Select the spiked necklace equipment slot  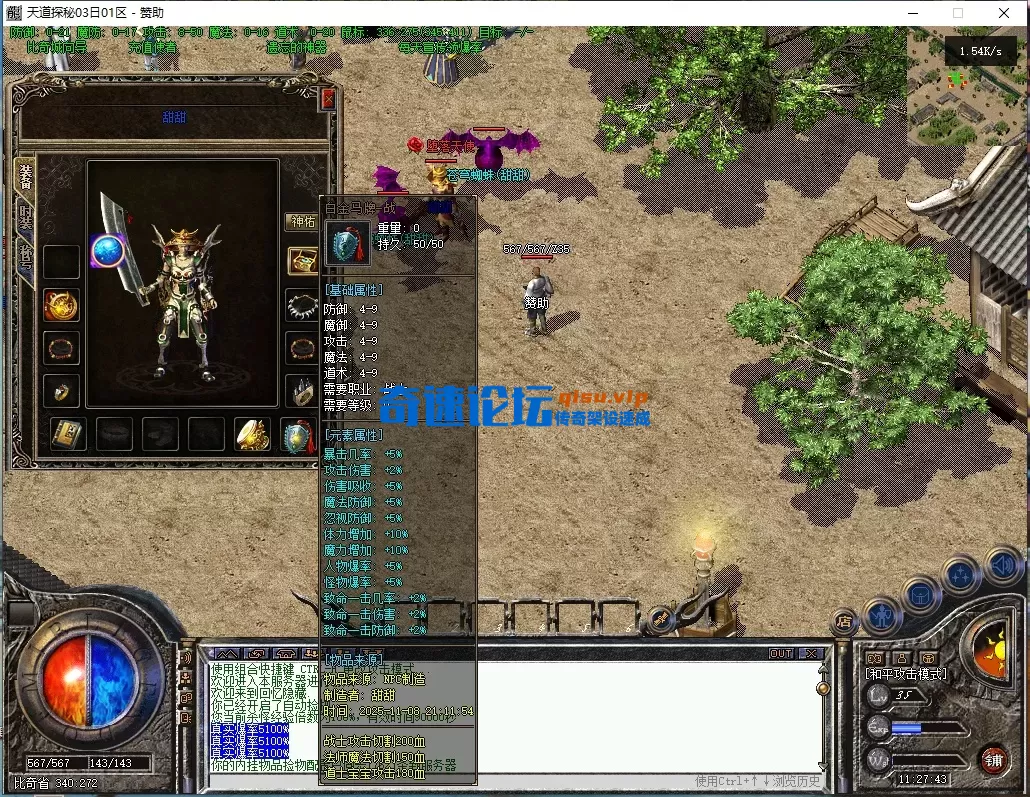coord(302,305)
